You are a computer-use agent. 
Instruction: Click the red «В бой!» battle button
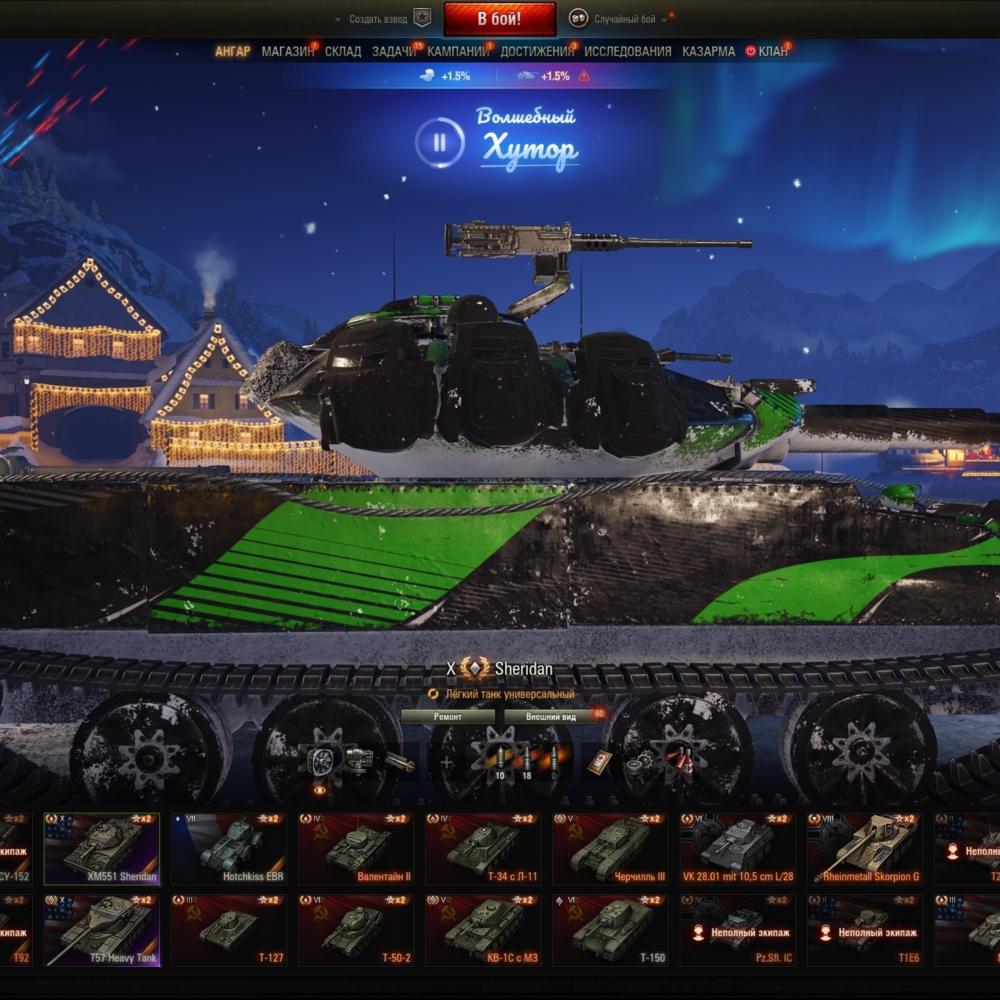click(499, 18)
